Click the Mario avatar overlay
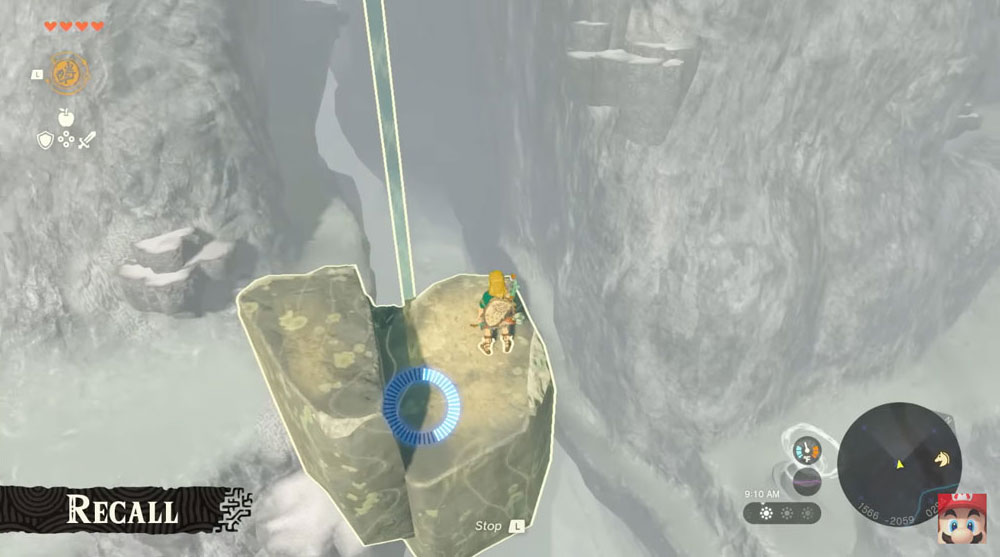 tap(961, 520)
